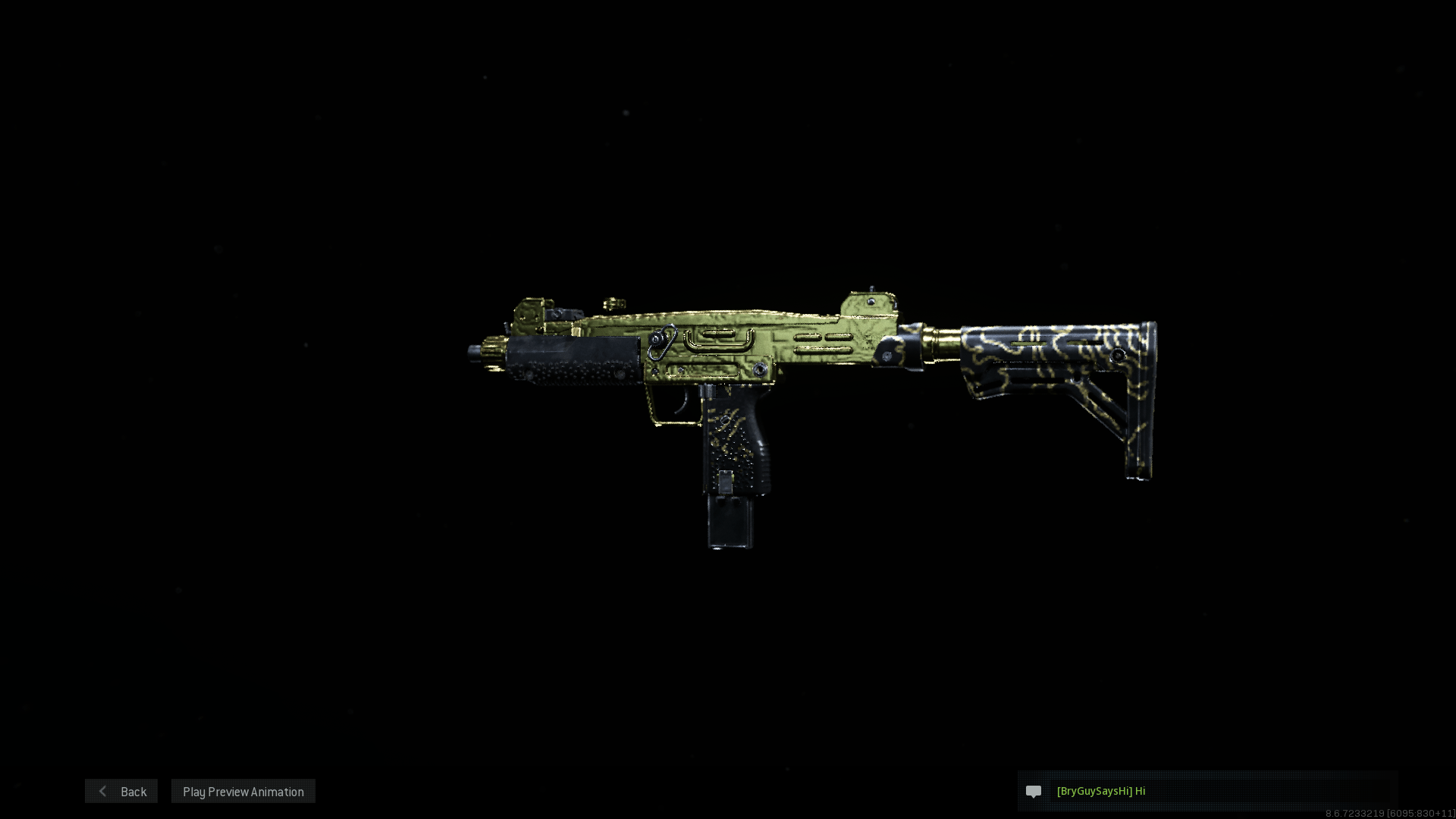The height and width of the screenshot is (819, 1456).
Task: Click the Back chevron arrow icon
Action: (103, 791)
